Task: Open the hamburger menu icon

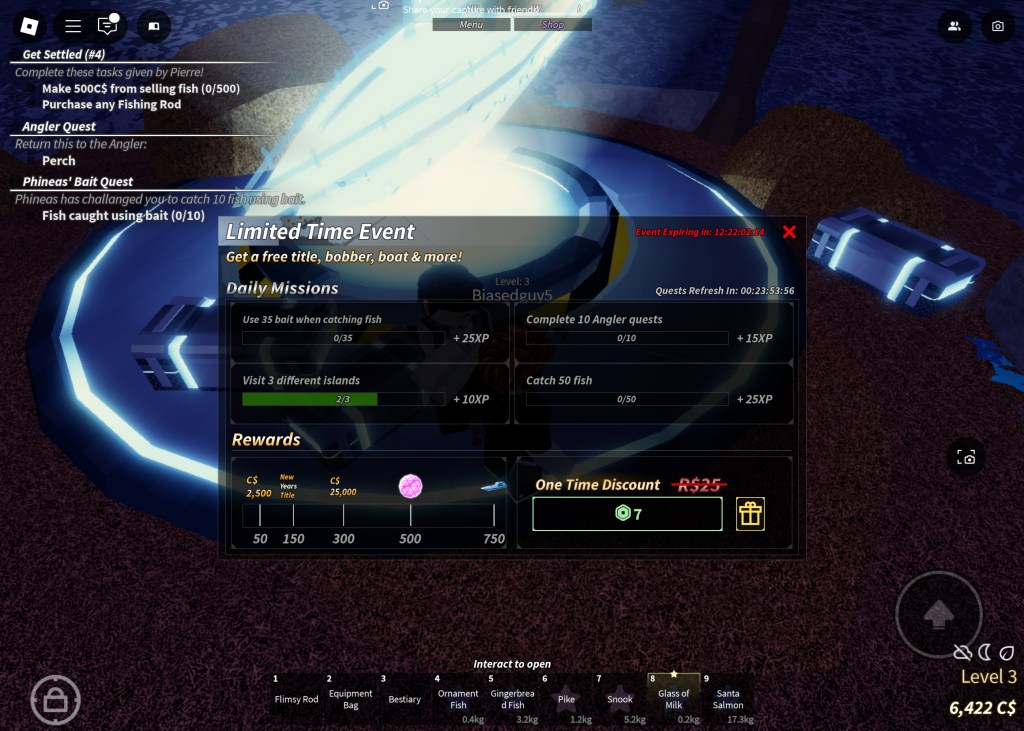Action: pos(73,26)
